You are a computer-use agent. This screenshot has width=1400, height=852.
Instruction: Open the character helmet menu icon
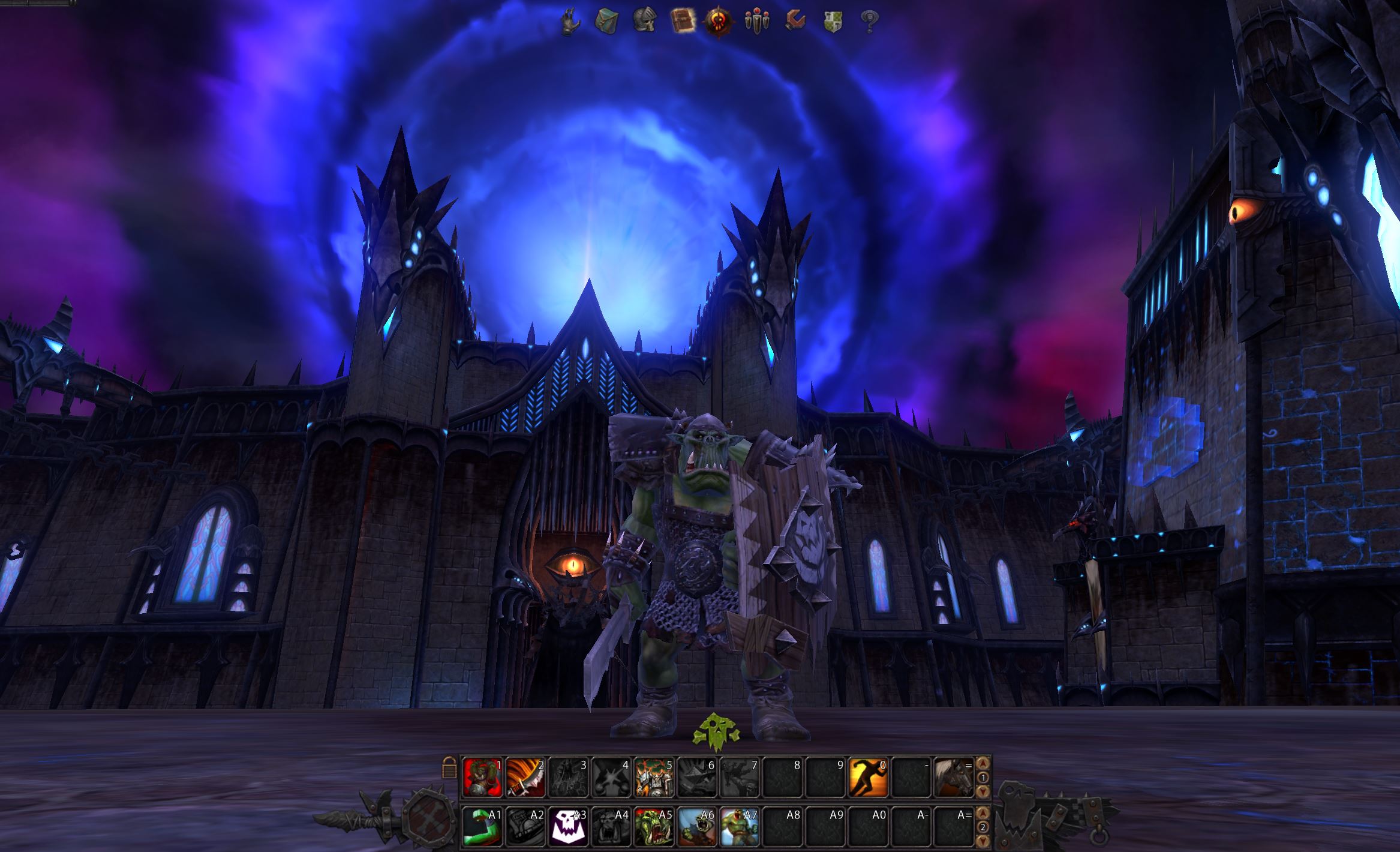pos(644,21)
